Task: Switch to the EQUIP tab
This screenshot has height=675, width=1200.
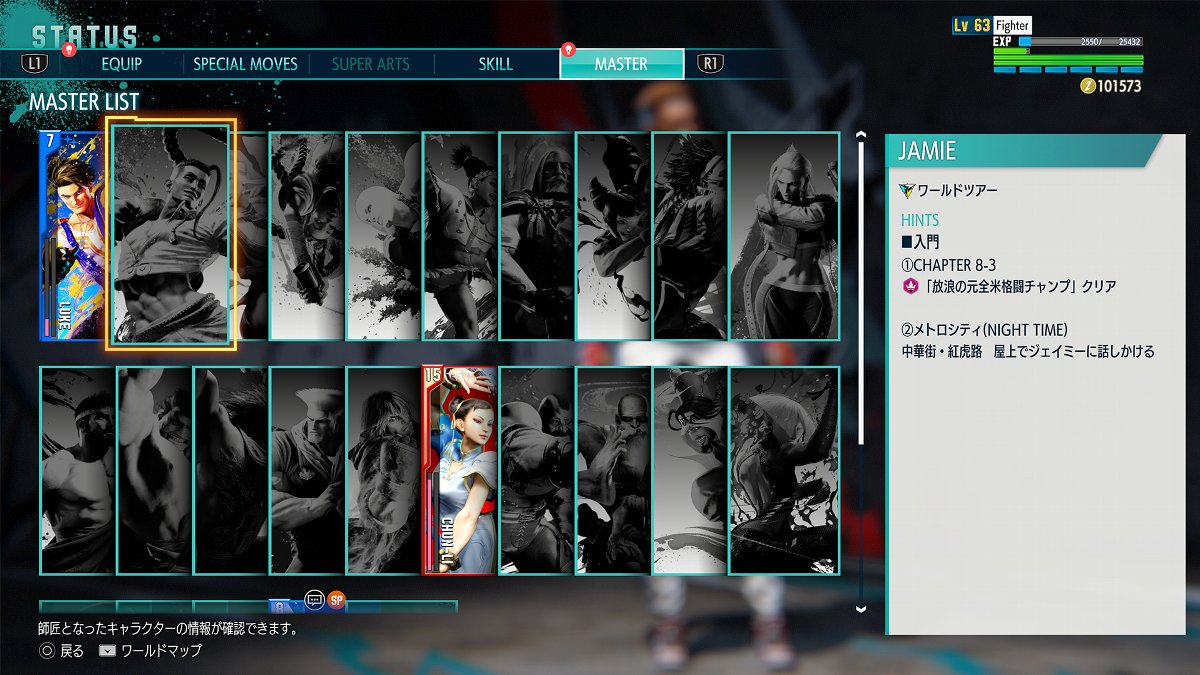Action: click(121, 64)
